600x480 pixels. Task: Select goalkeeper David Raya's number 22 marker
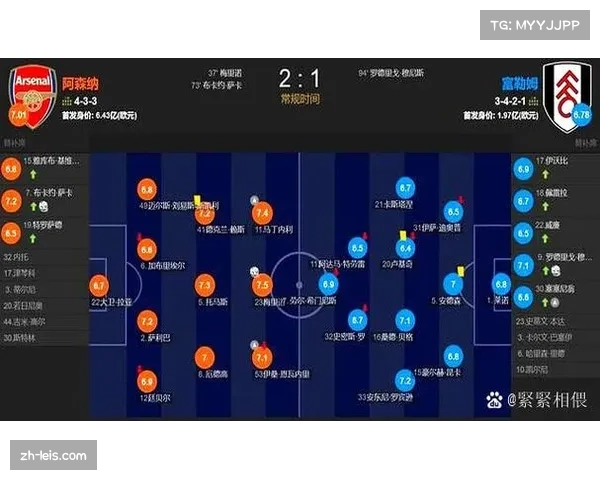(x=98, y=287)
